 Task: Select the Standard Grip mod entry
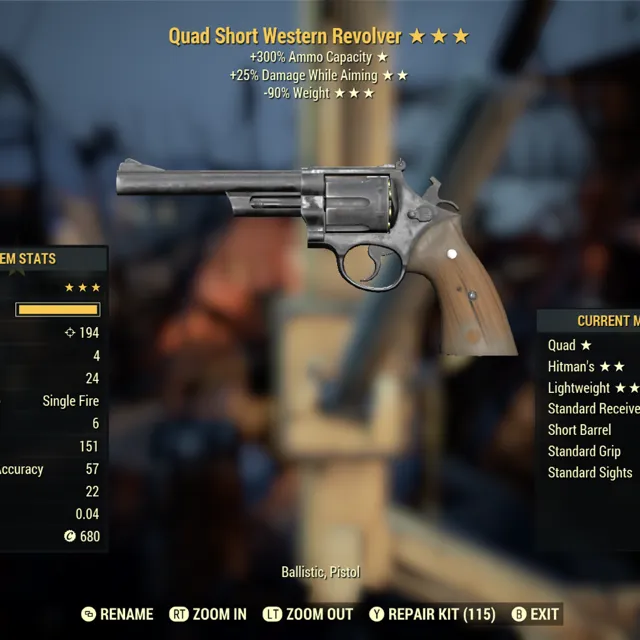[x=584, y=451]
